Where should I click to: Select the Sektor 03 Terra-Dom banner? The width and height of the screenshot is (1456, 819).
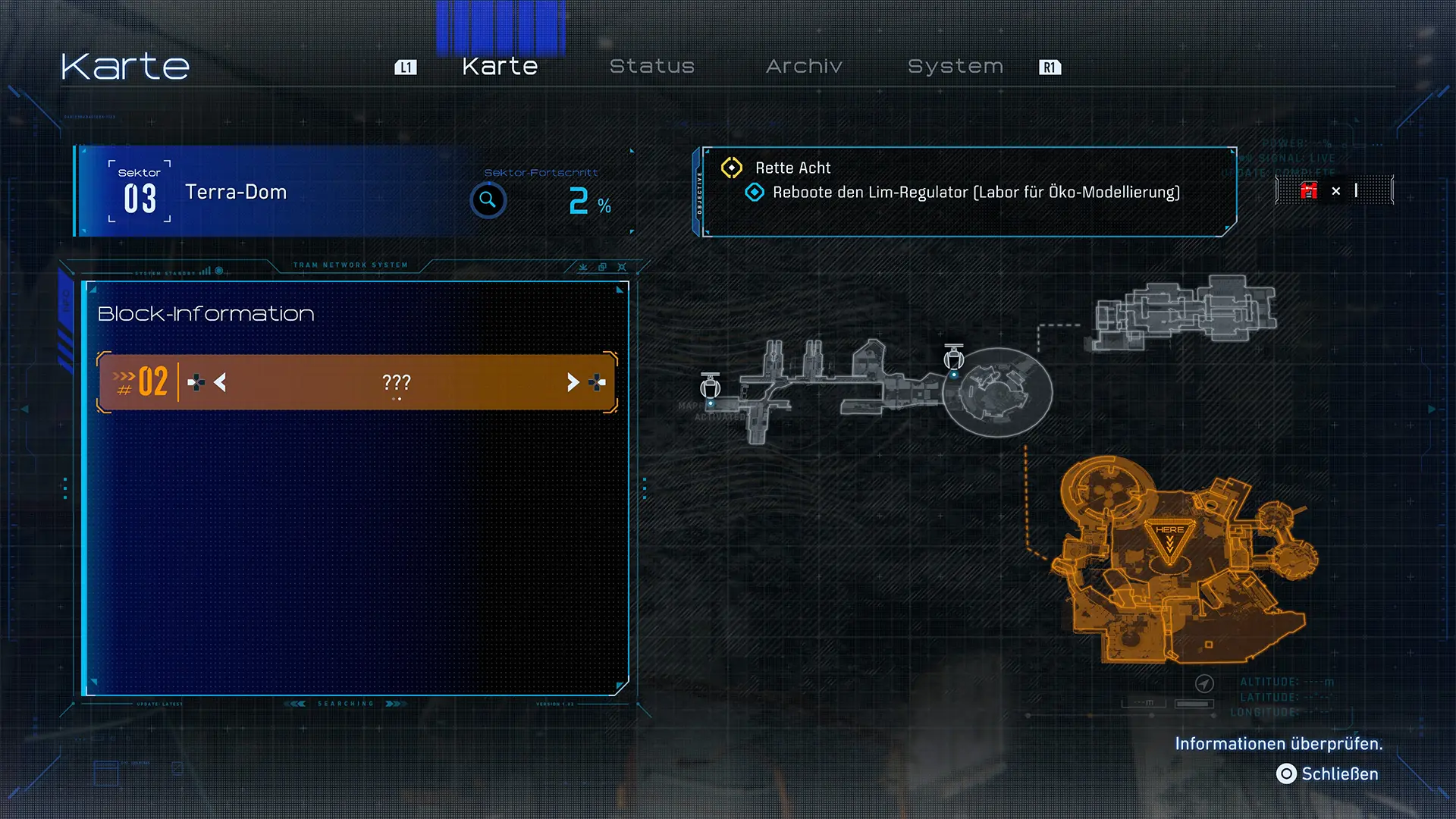pyautogui.click(x=235, y=193)
